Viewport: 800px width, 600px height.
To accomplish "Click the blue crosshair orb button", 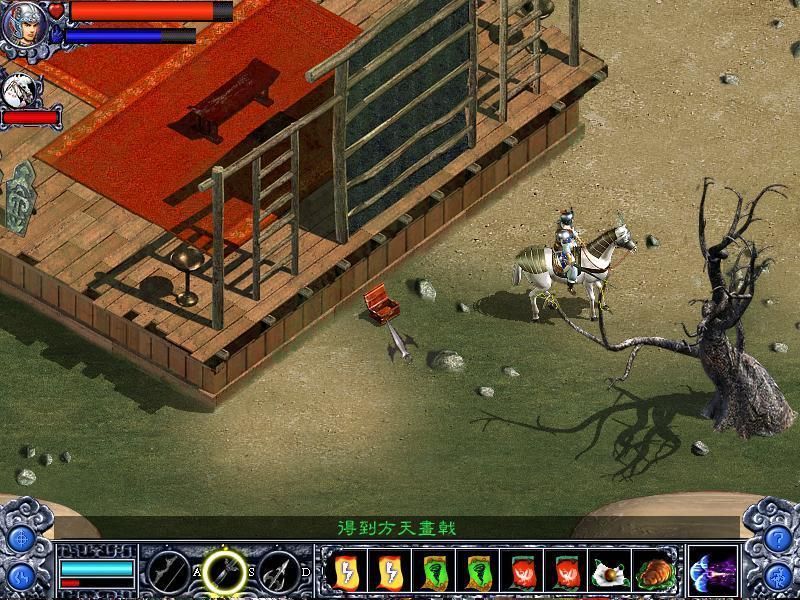I will coord(22,539).
